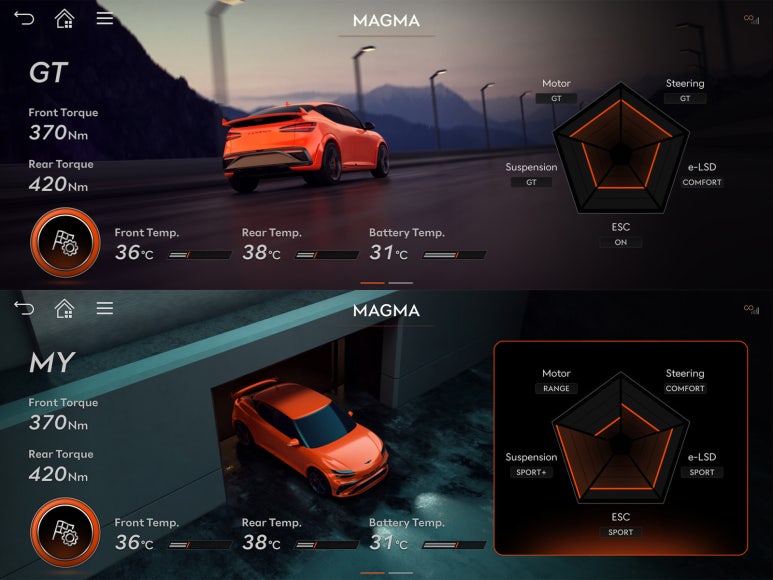Change the e-LSD SPORT setting

[702, 472]
